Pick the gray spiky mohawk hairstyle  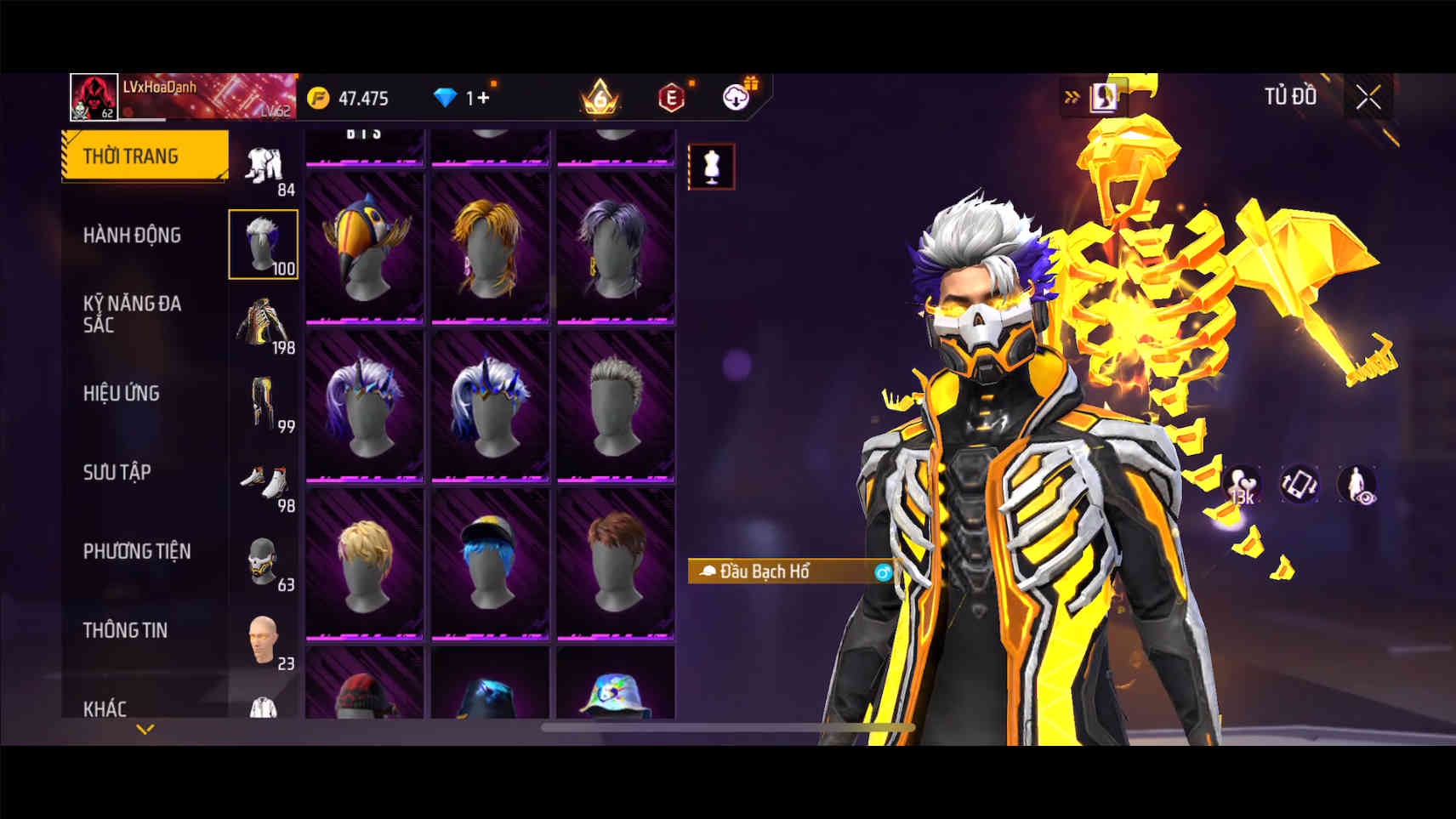[616, 405]
